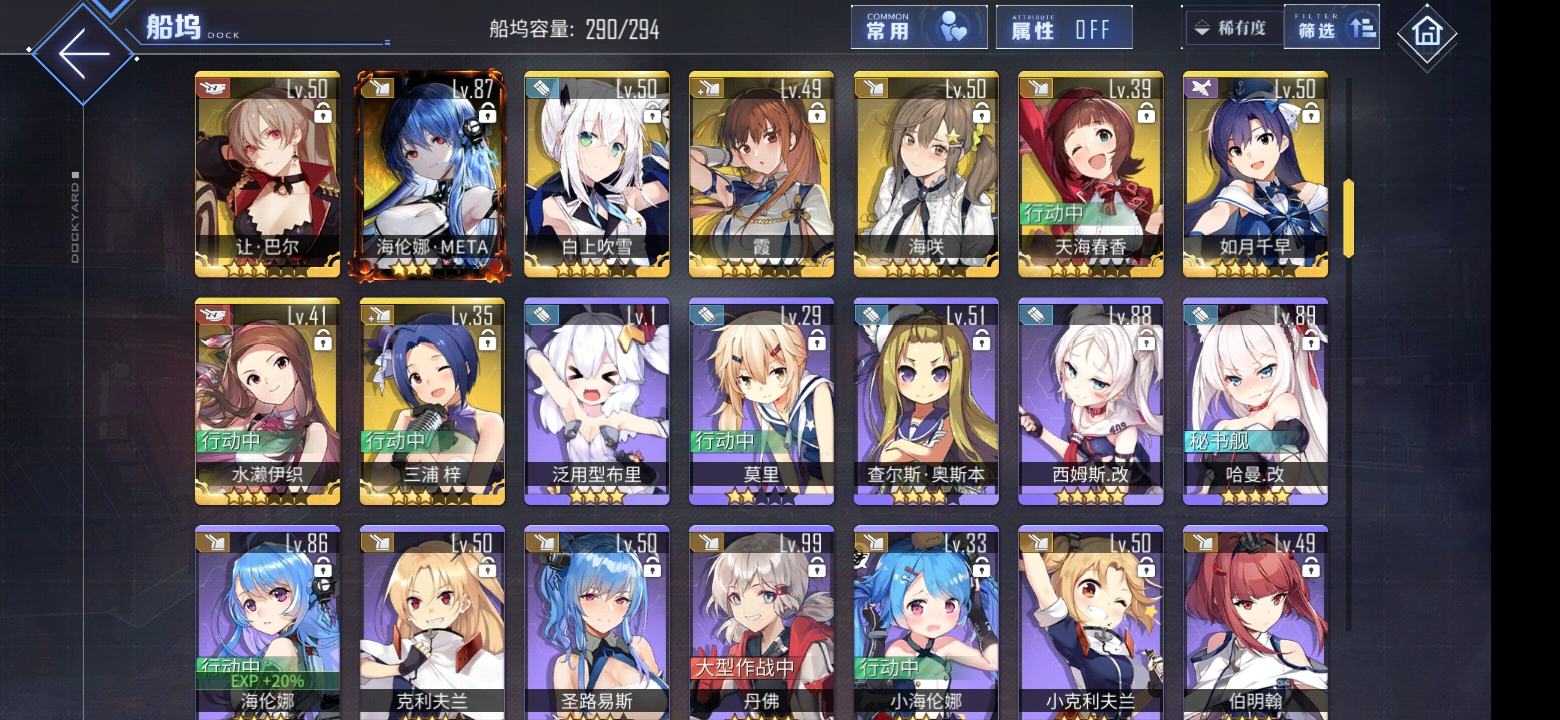Open the 稀有度 sort dropdown

(1232, 28)
